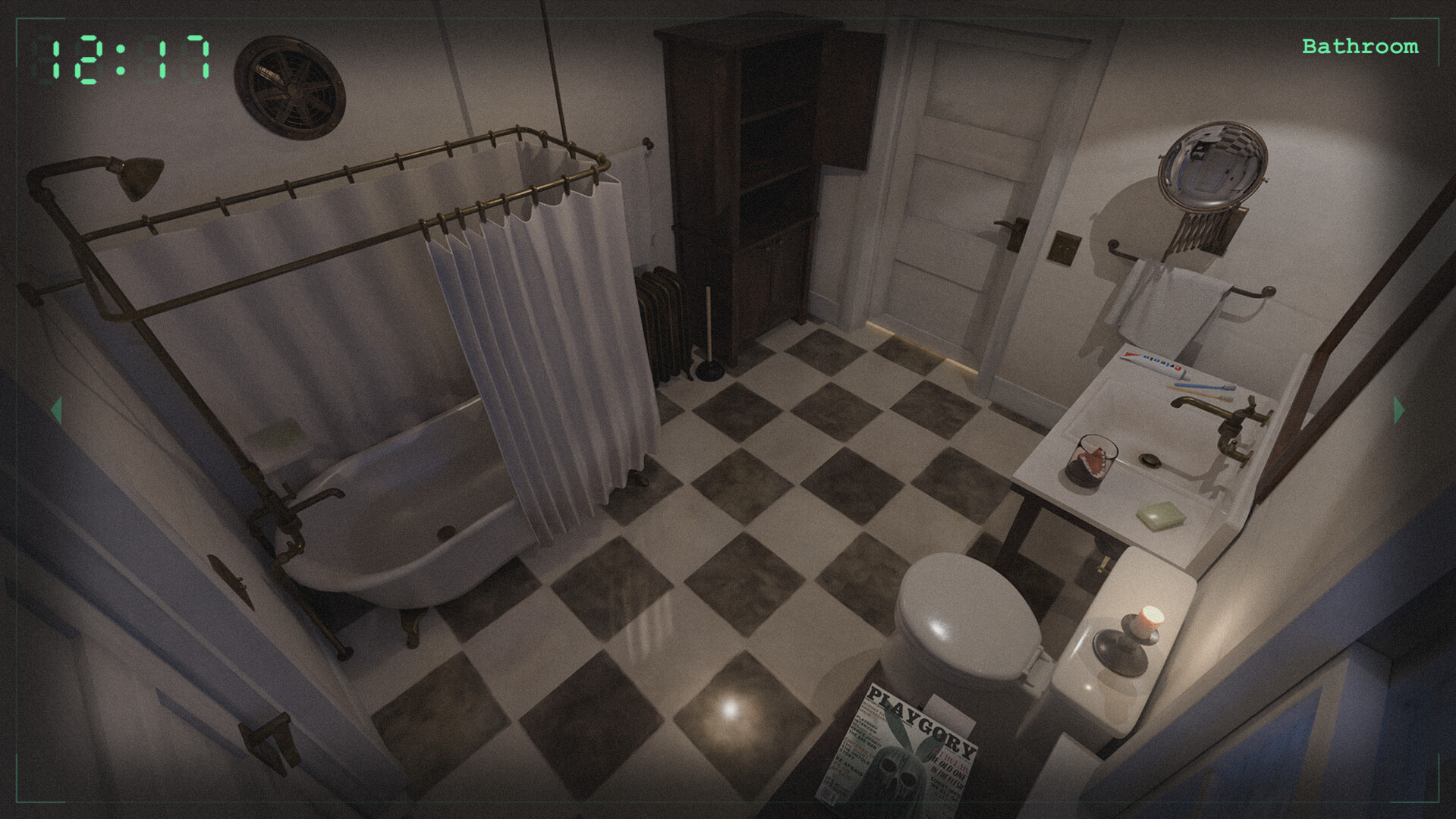
Task: Open the bathroom door with the brass handle
Action: pyautogui.click(x=1009, y=227)
